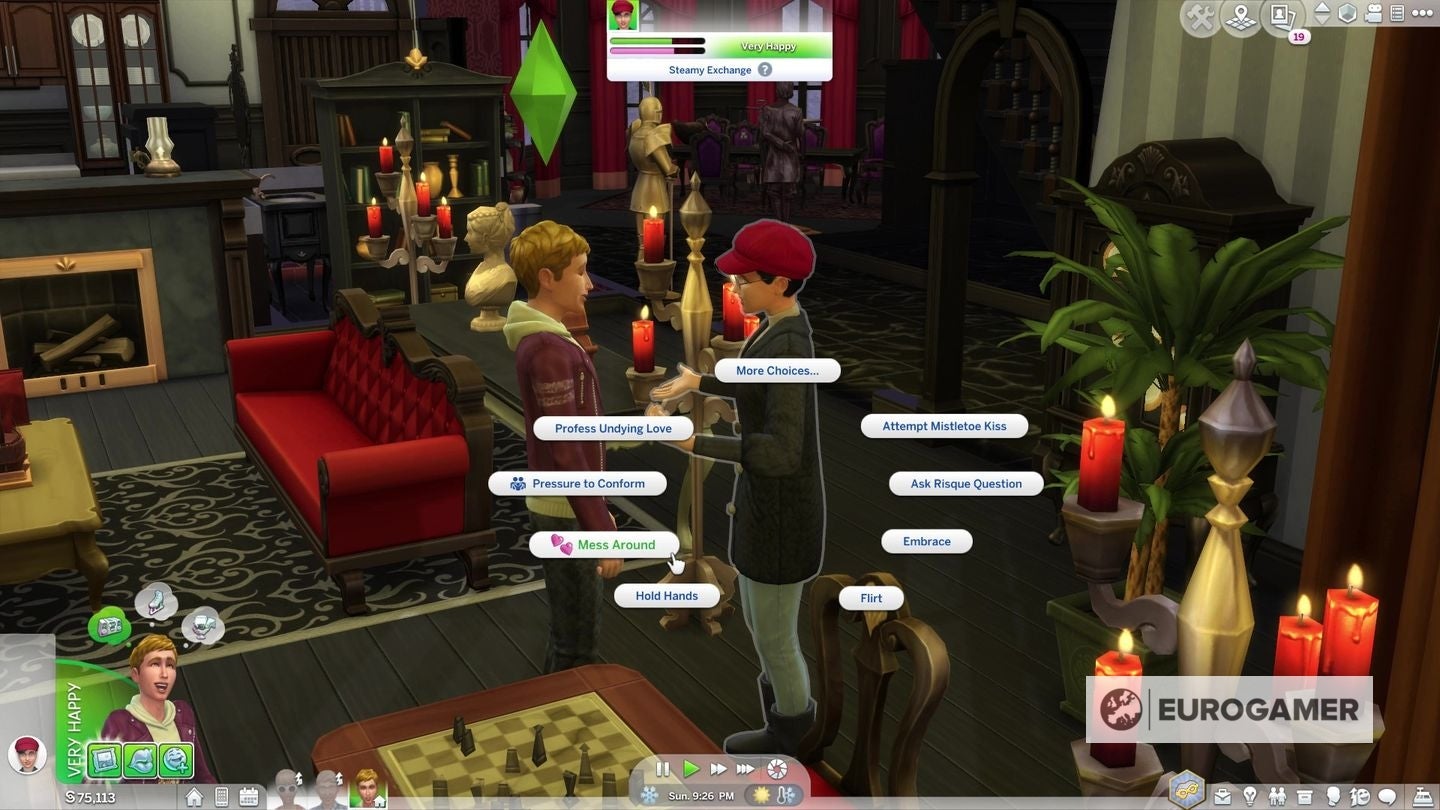Image resolution: width=1440 pixels, height=810 pixels.
Task: Go down a floor with the down arrow
Action: (x=1324, y=21)
